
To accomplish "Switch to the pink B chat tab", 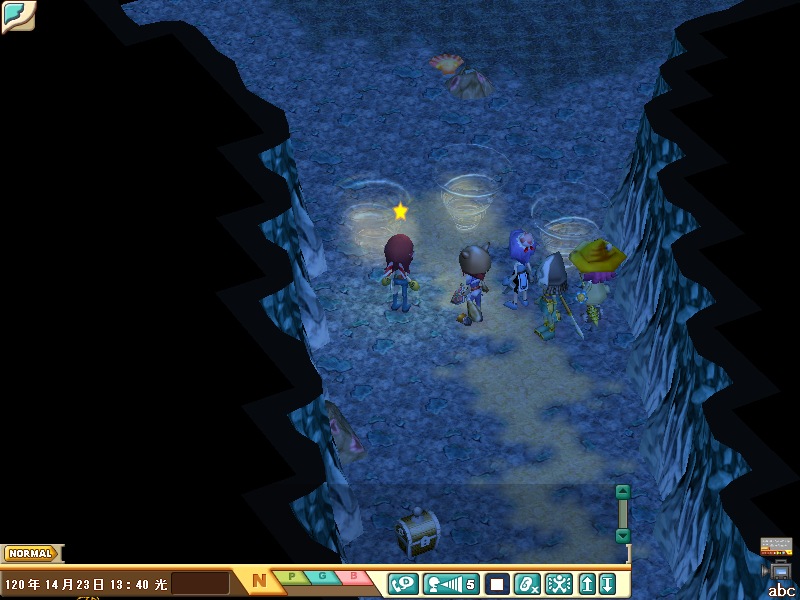I will point(354,576).
